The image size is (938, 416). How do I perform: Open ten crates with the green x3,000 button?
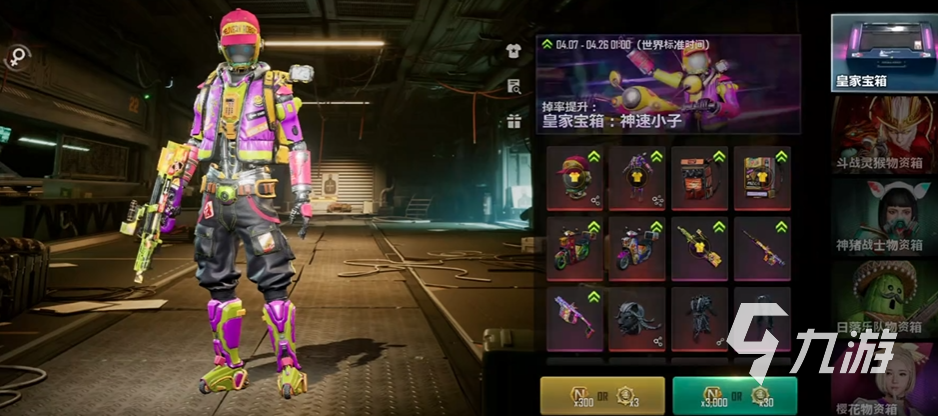click(734, 393)
